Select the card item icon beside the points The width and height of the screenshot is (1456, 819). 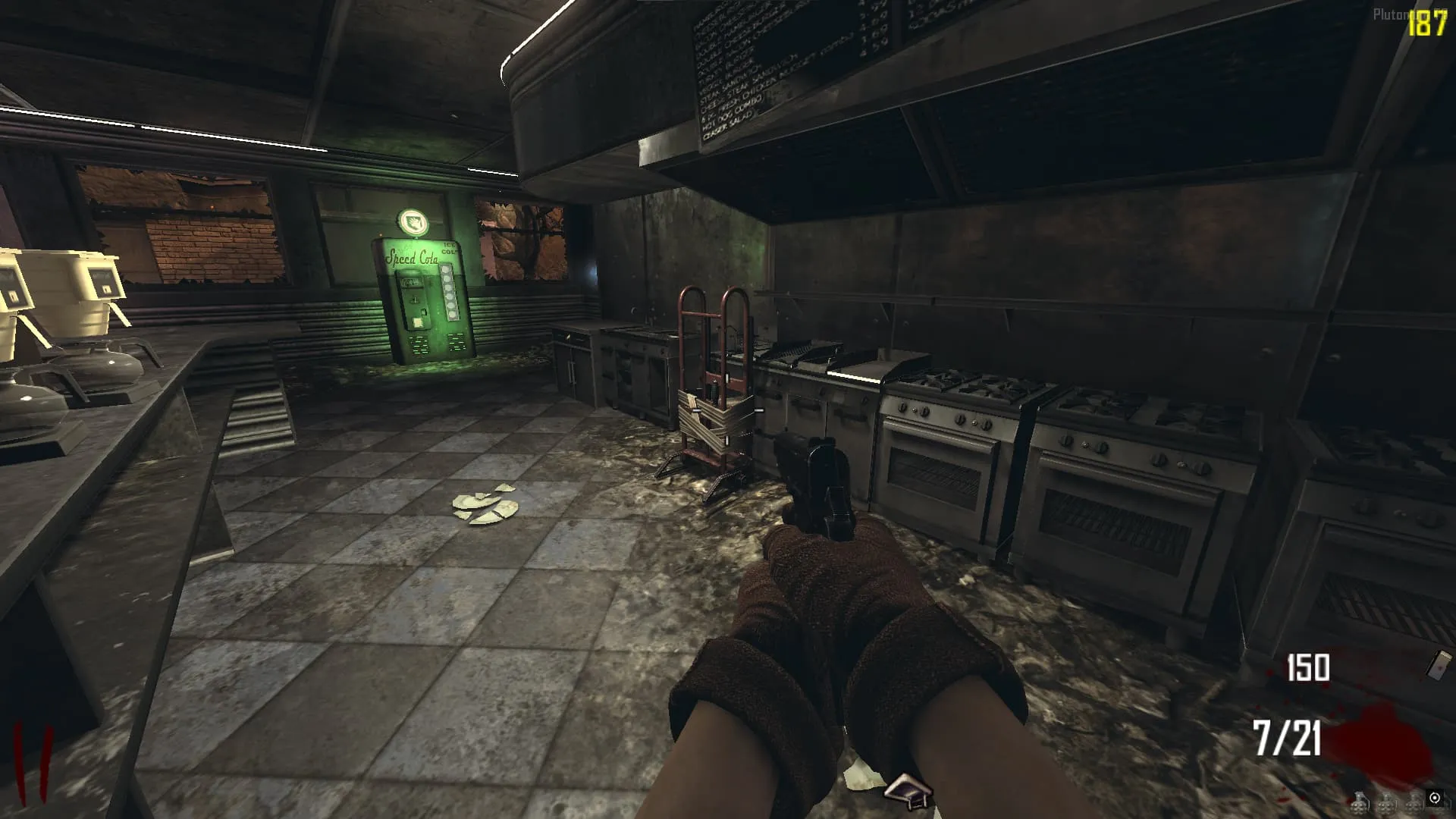pos(1439,664)
